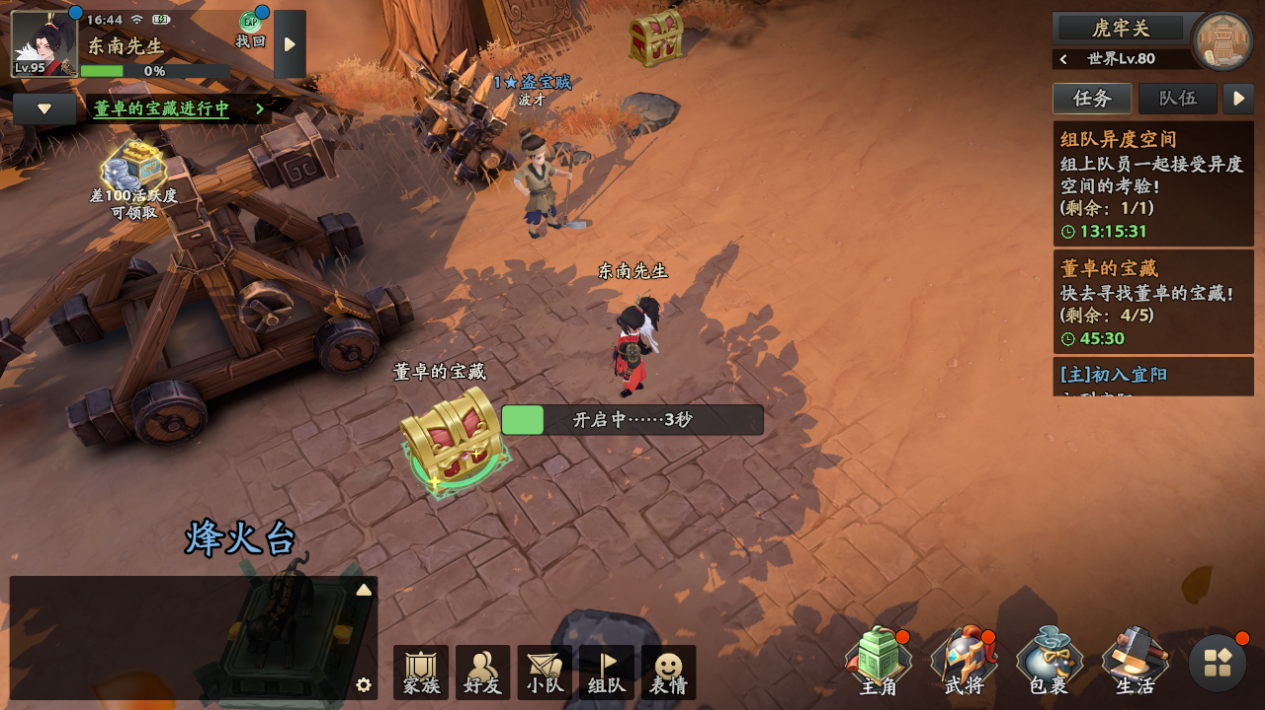This screenshot has width=1265, height=710.
Task: Open the [主]初入宜阳 main quest entry
Action: [1153, 376]
